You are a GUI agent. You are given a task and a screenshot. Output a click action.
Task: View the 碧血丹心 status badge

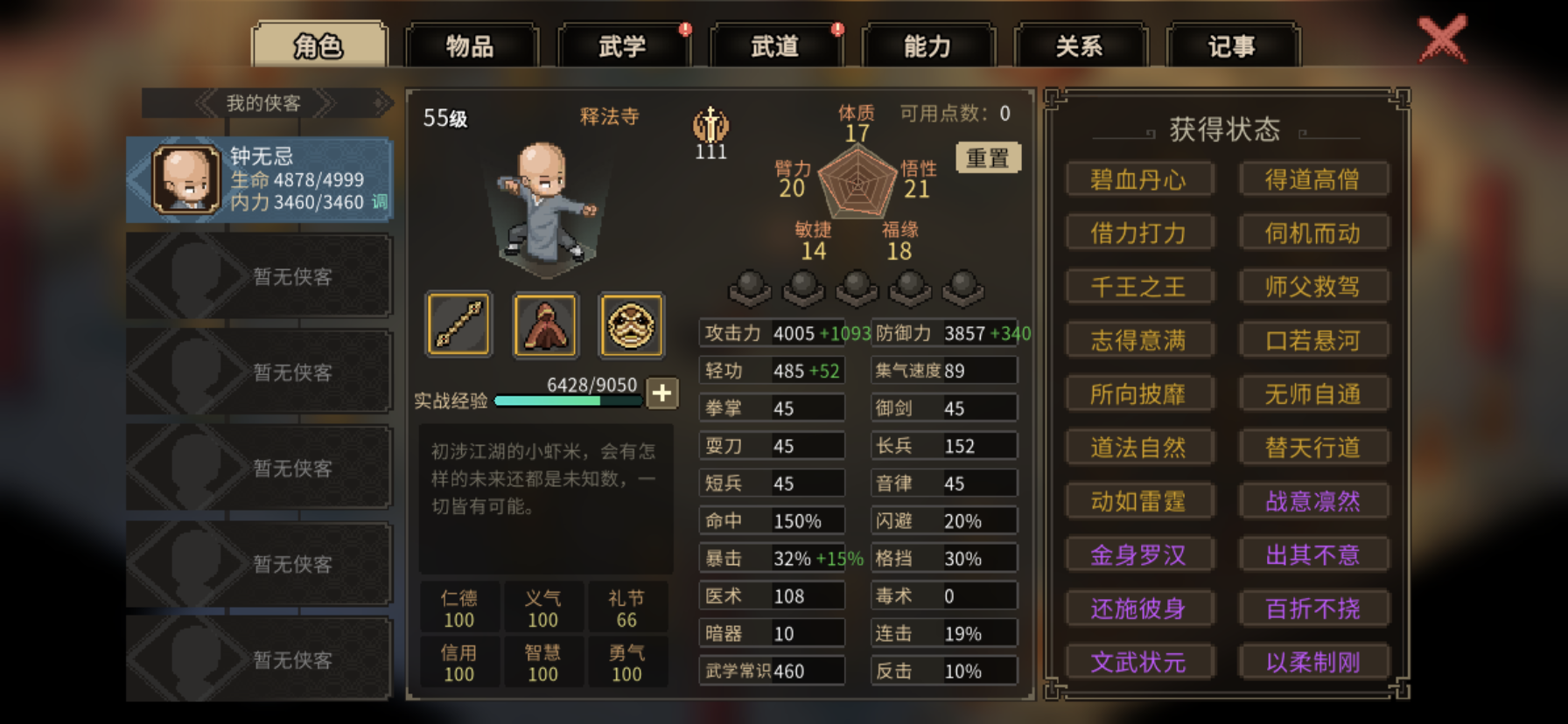pyautogui.click(x=1139, y=178)
